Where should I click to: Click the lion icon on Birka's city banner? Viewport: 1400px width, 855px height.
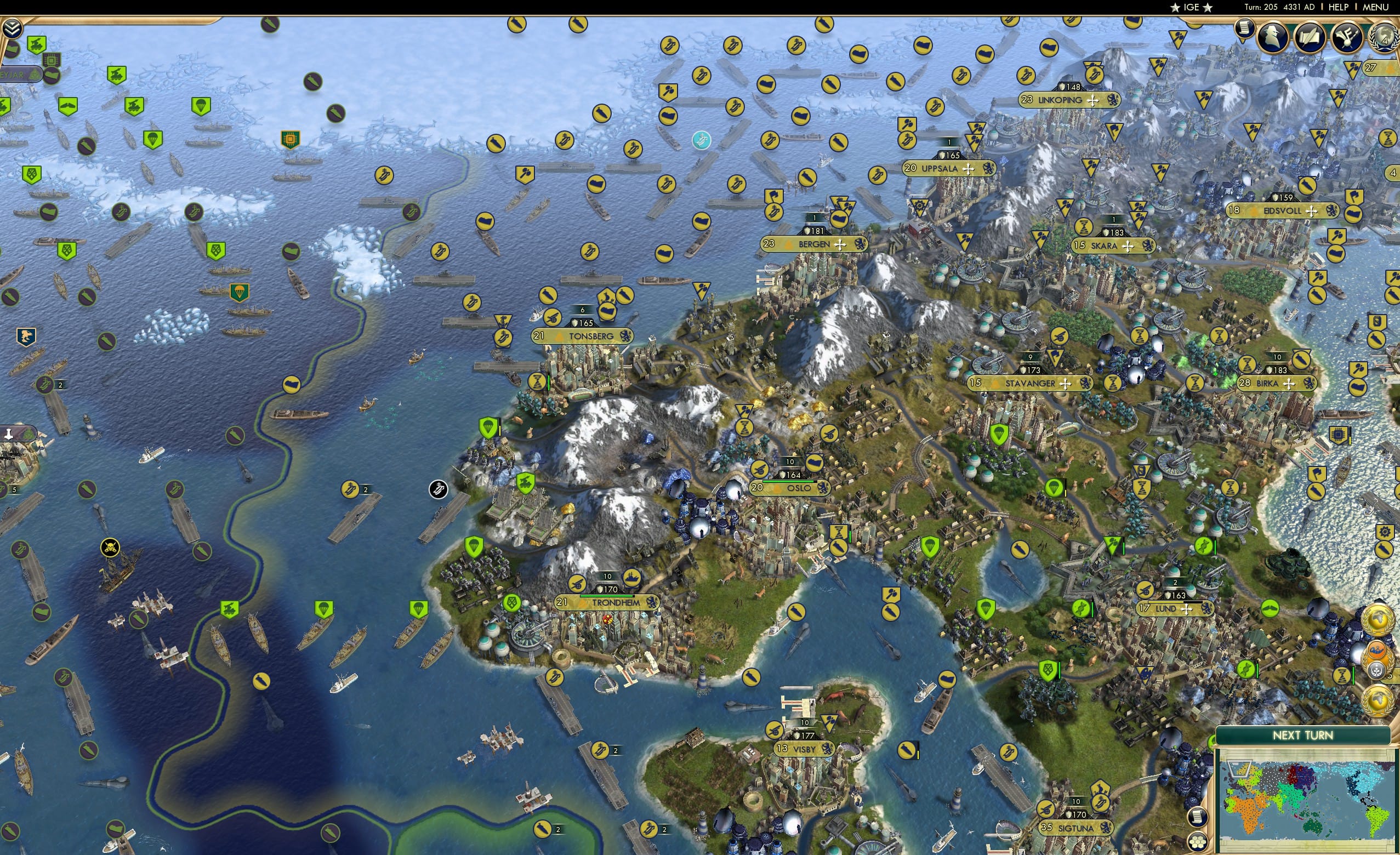tap(1311, 383)
